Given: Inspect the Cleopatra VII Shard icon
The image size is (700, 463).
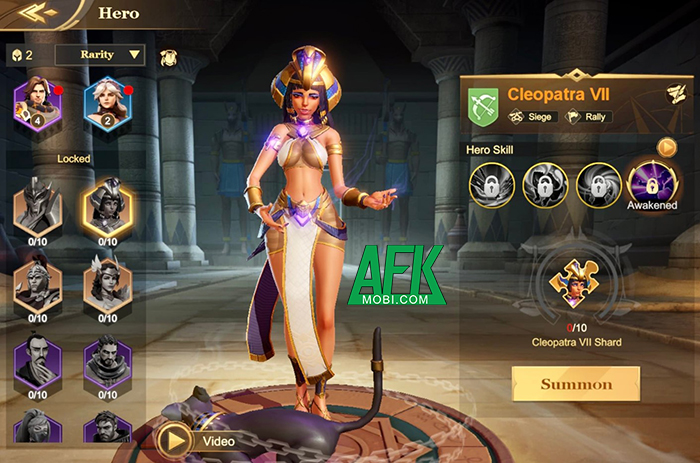Looking at the screenshot, I should (x=576, y=288).
